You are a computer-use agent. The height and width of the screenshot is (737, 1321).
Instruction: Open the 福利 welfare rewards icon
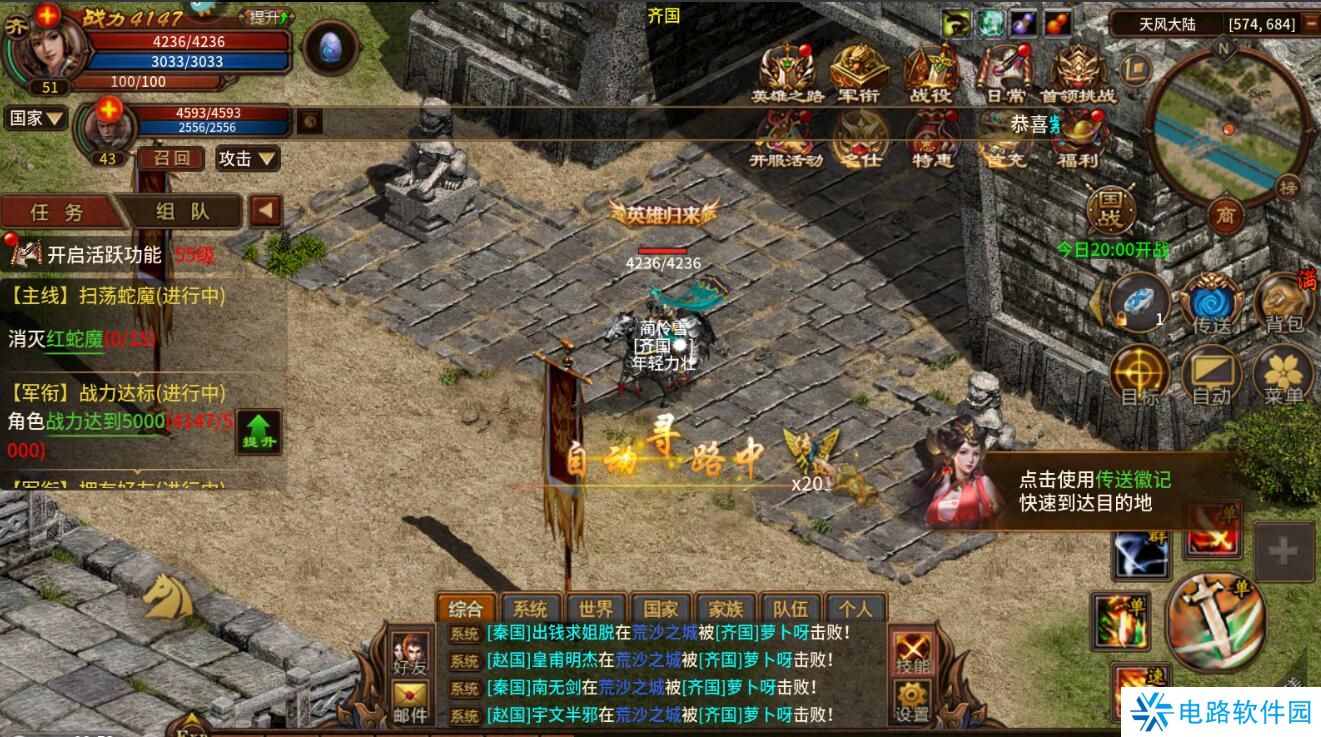coord(1078,139)
